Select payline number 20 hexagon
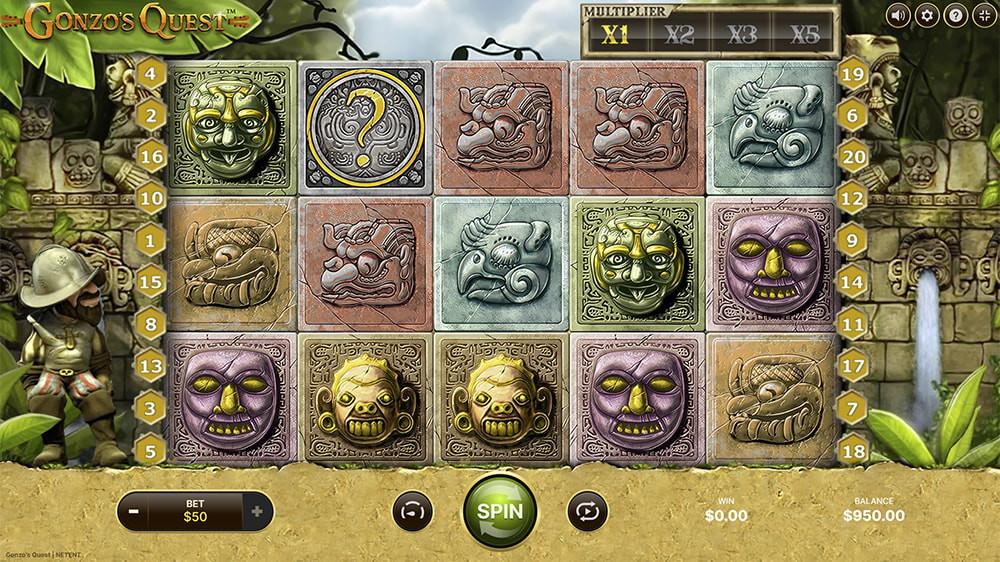Screen dimensions: 1000x562 tap(852, 157)
